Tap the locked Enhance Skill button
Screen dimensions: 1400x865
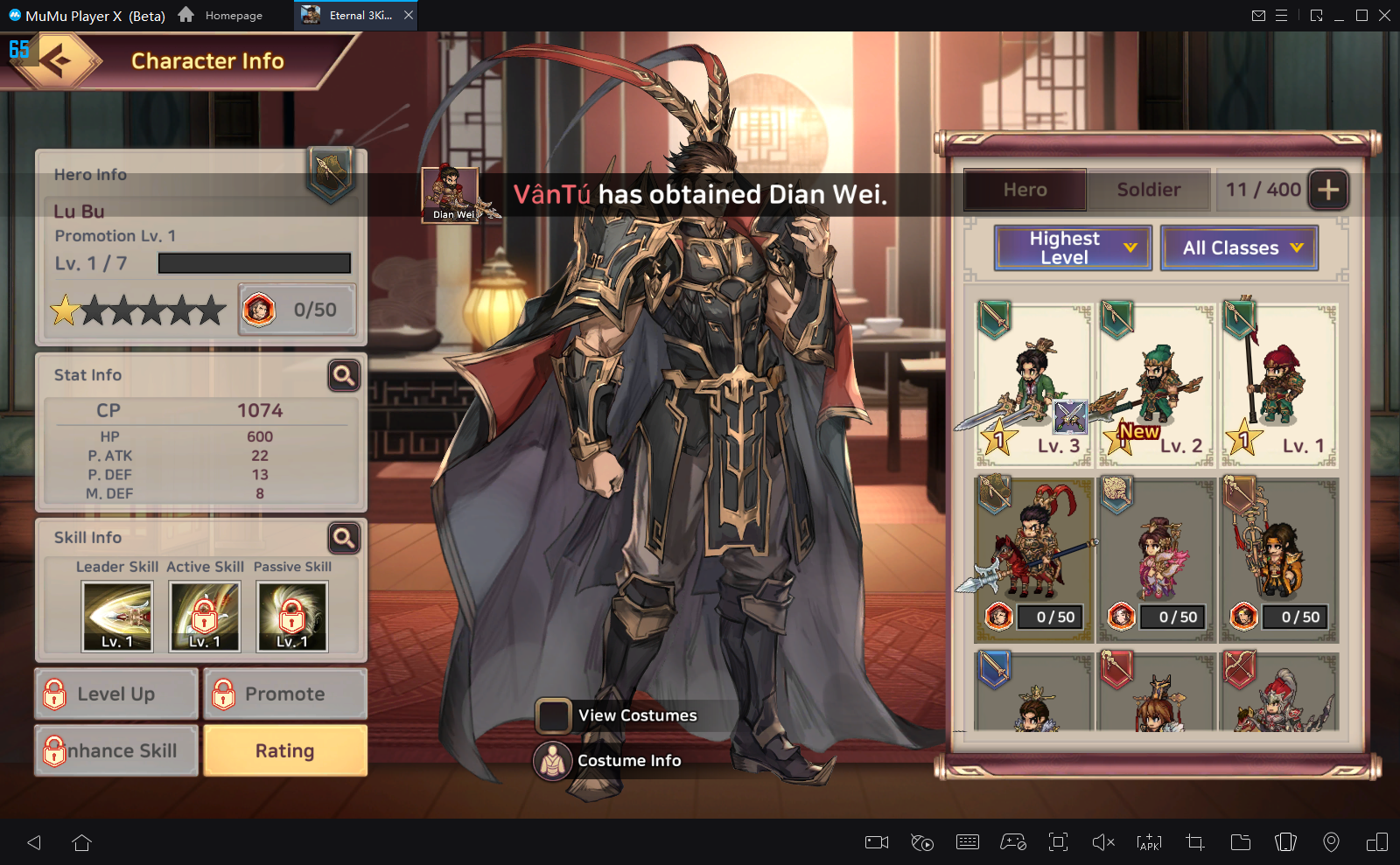click(116, 750)
